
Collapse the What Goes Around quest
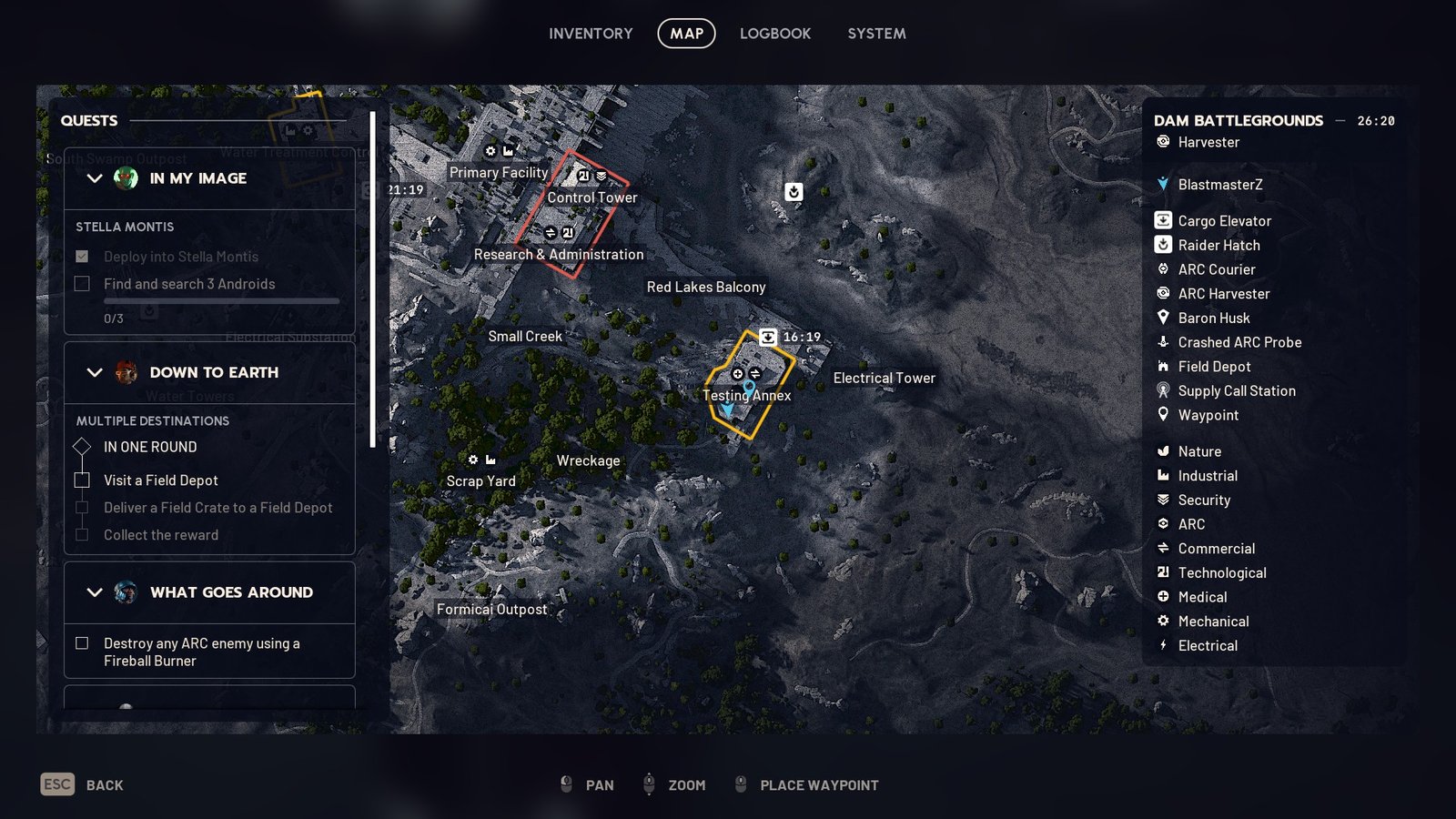[95, 592]
